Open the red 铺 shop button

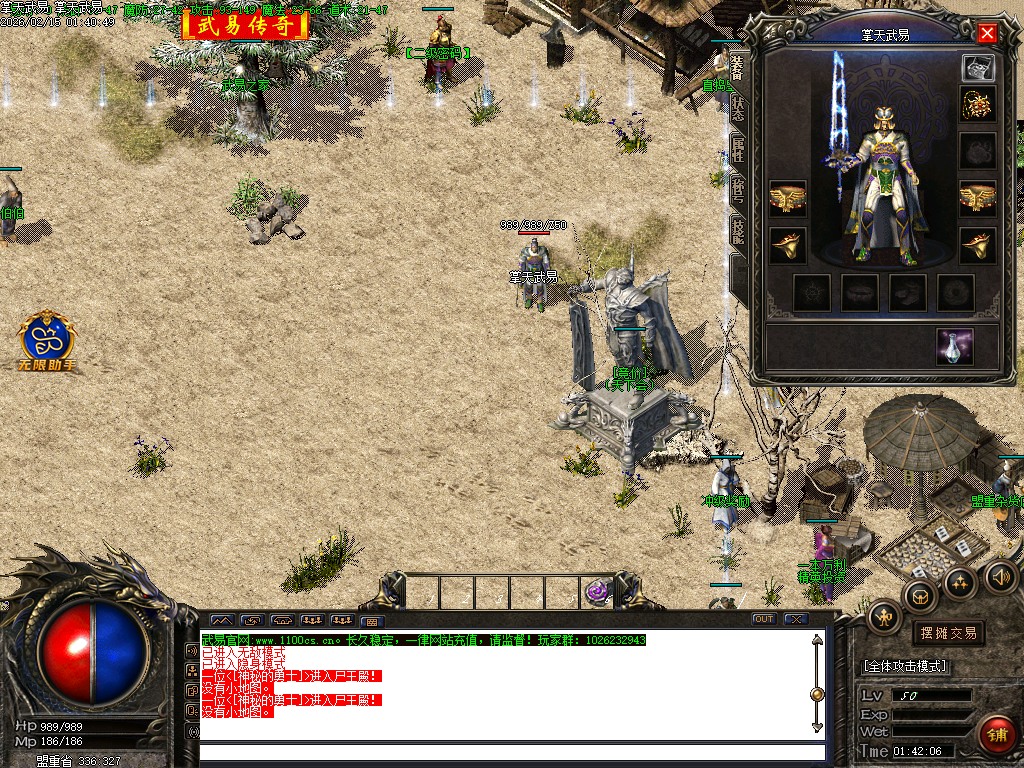click(996, 734)
